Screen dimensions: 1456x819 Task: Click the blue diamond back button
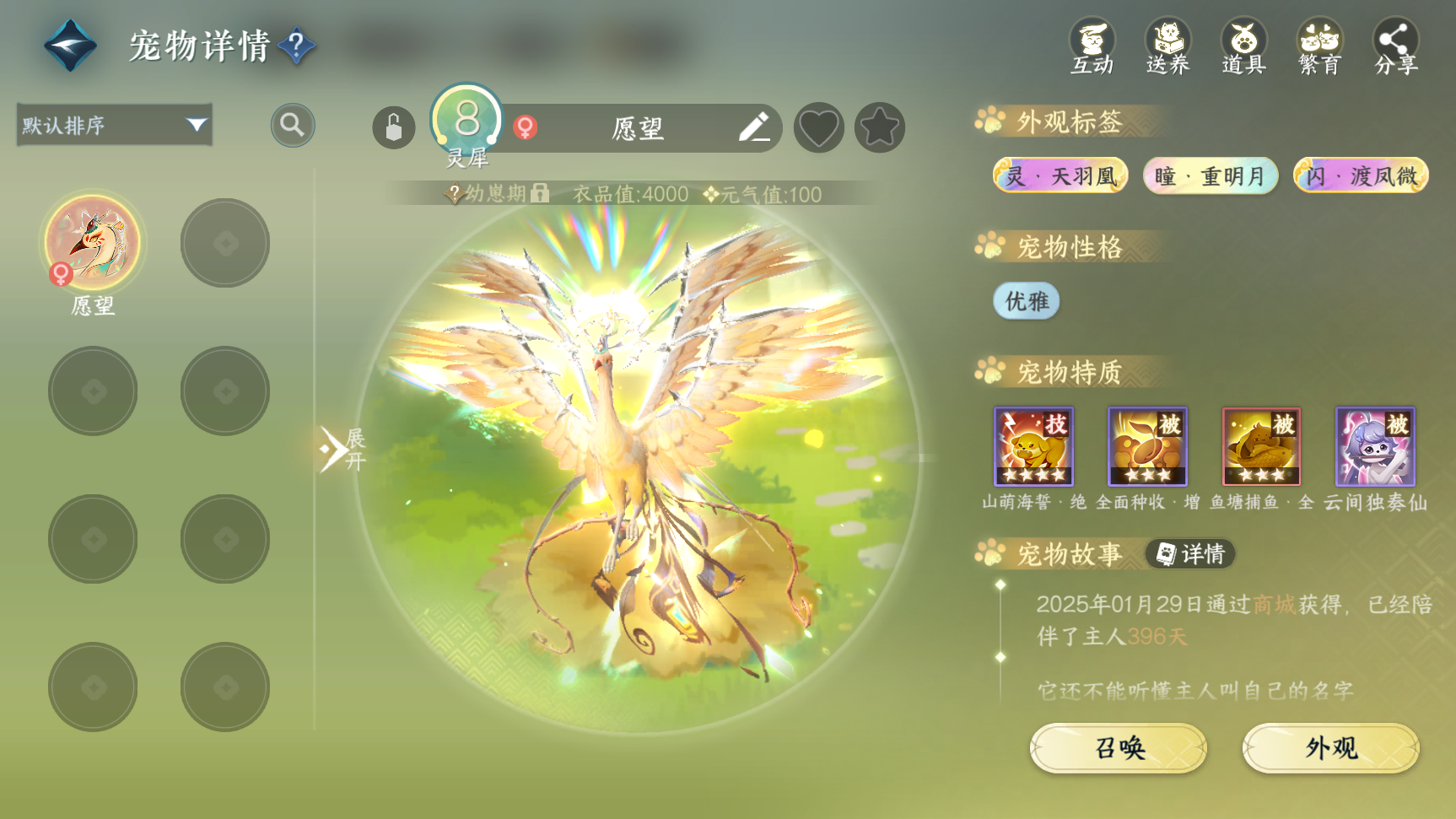[70, 46]
